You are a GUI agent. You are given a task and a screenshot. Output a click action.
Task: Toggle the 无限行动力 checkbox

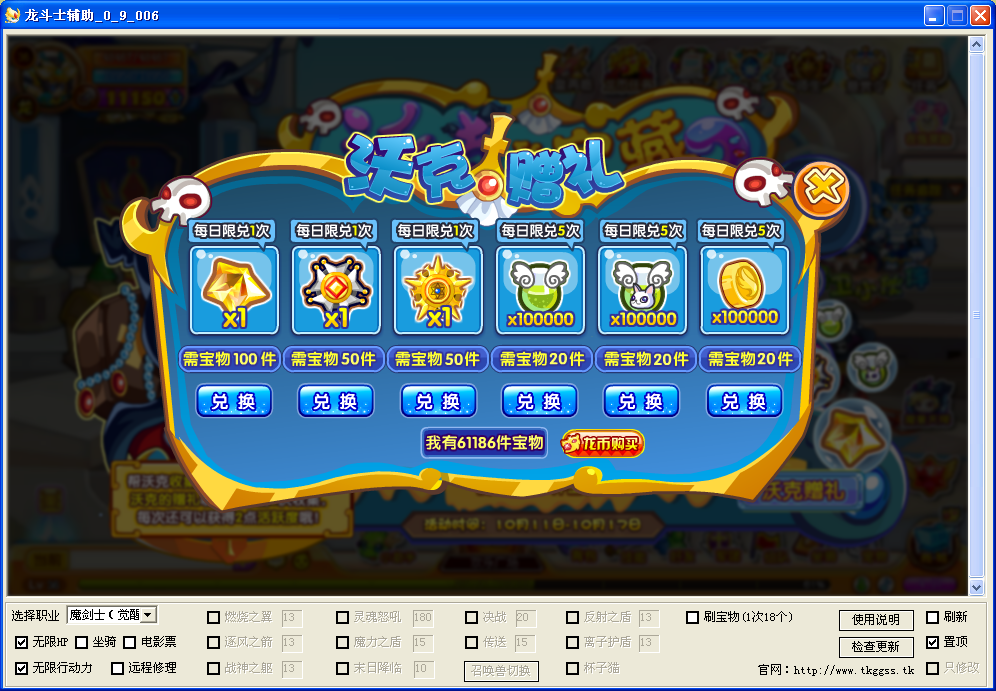(x=22, y=668)
